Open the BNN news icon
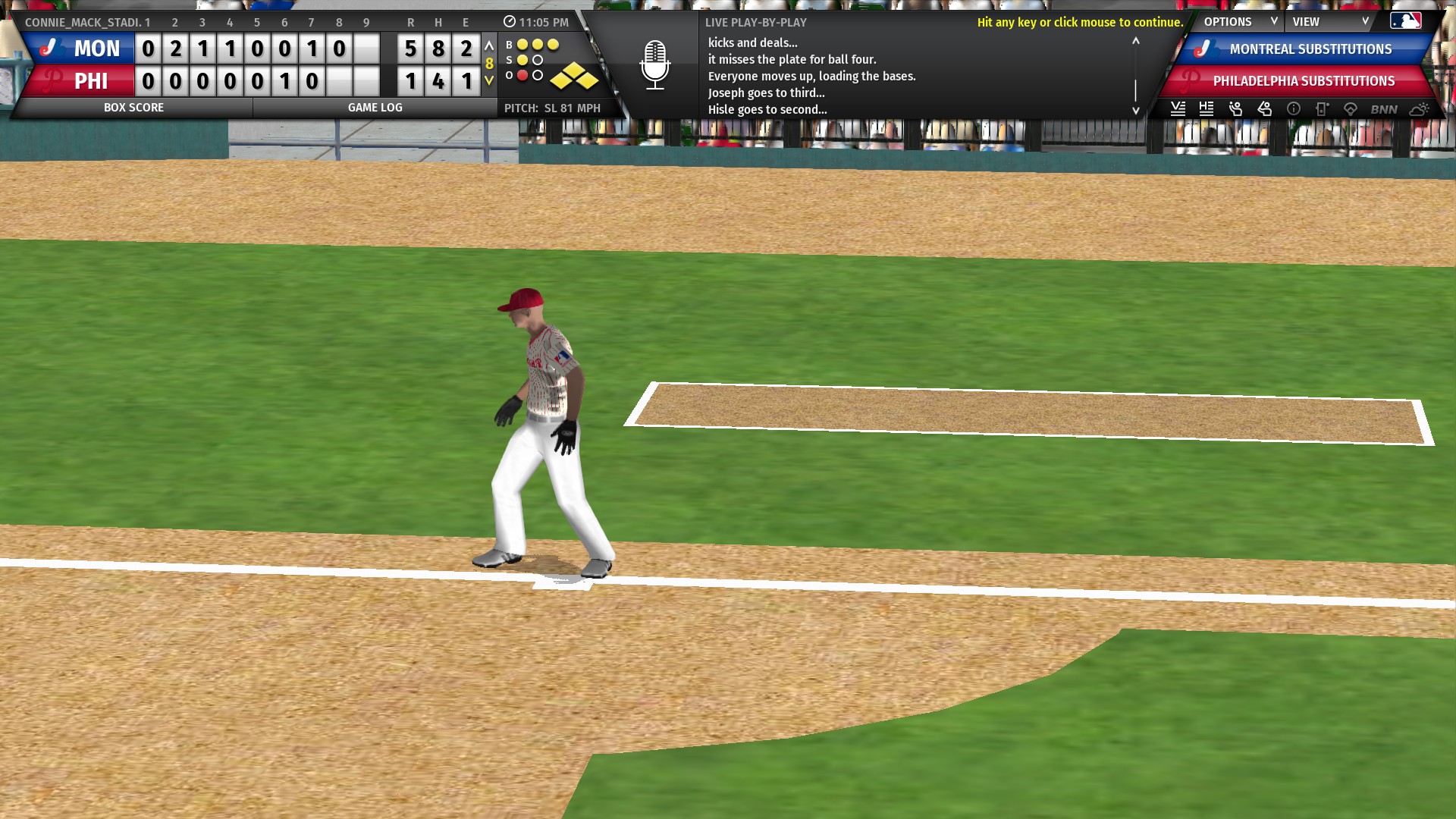This screenshot has width=1456, height=819. (x=1383, y=109)
